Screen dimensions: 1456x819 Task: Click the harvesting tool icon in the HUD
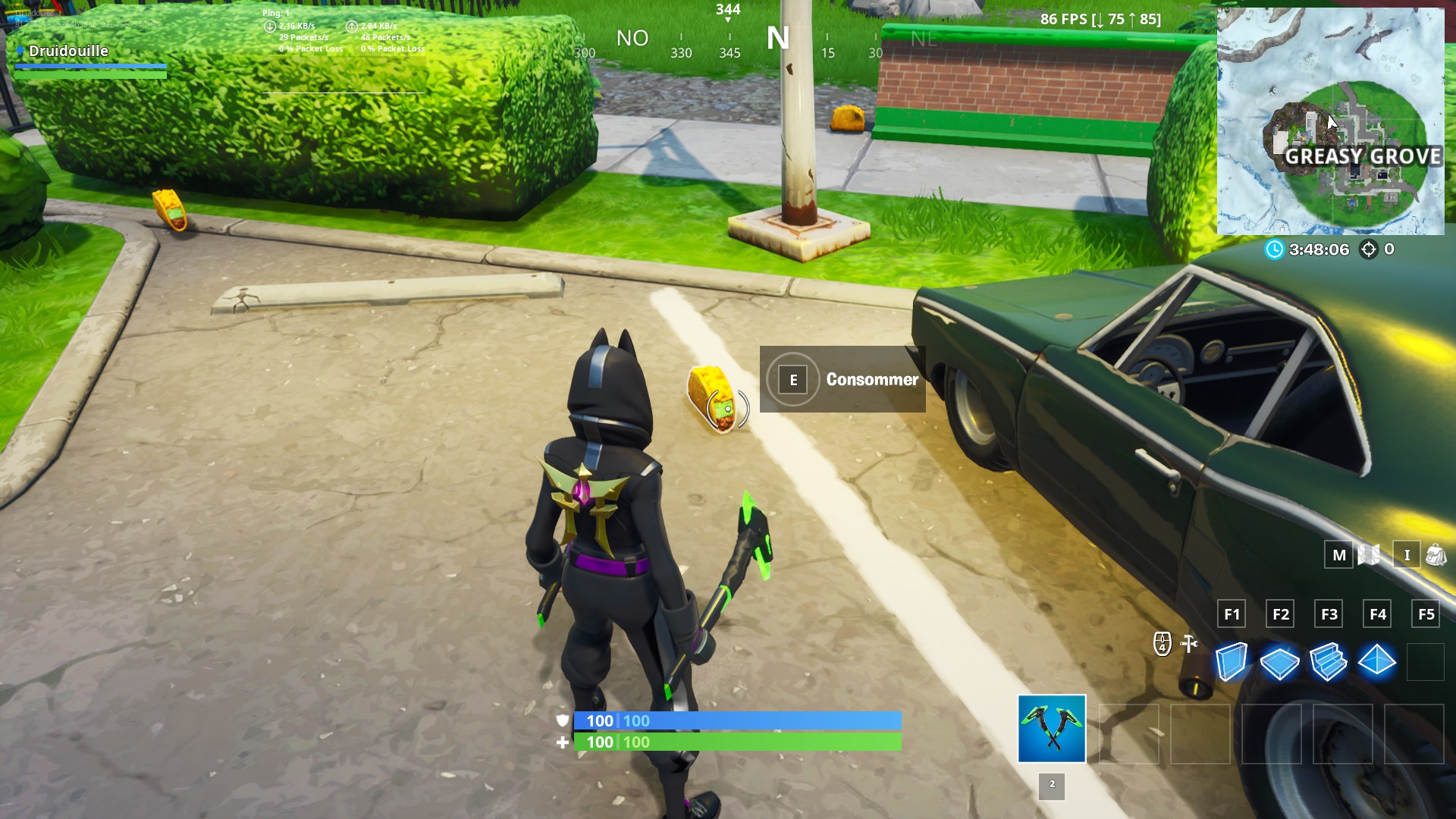[1188, 645]
